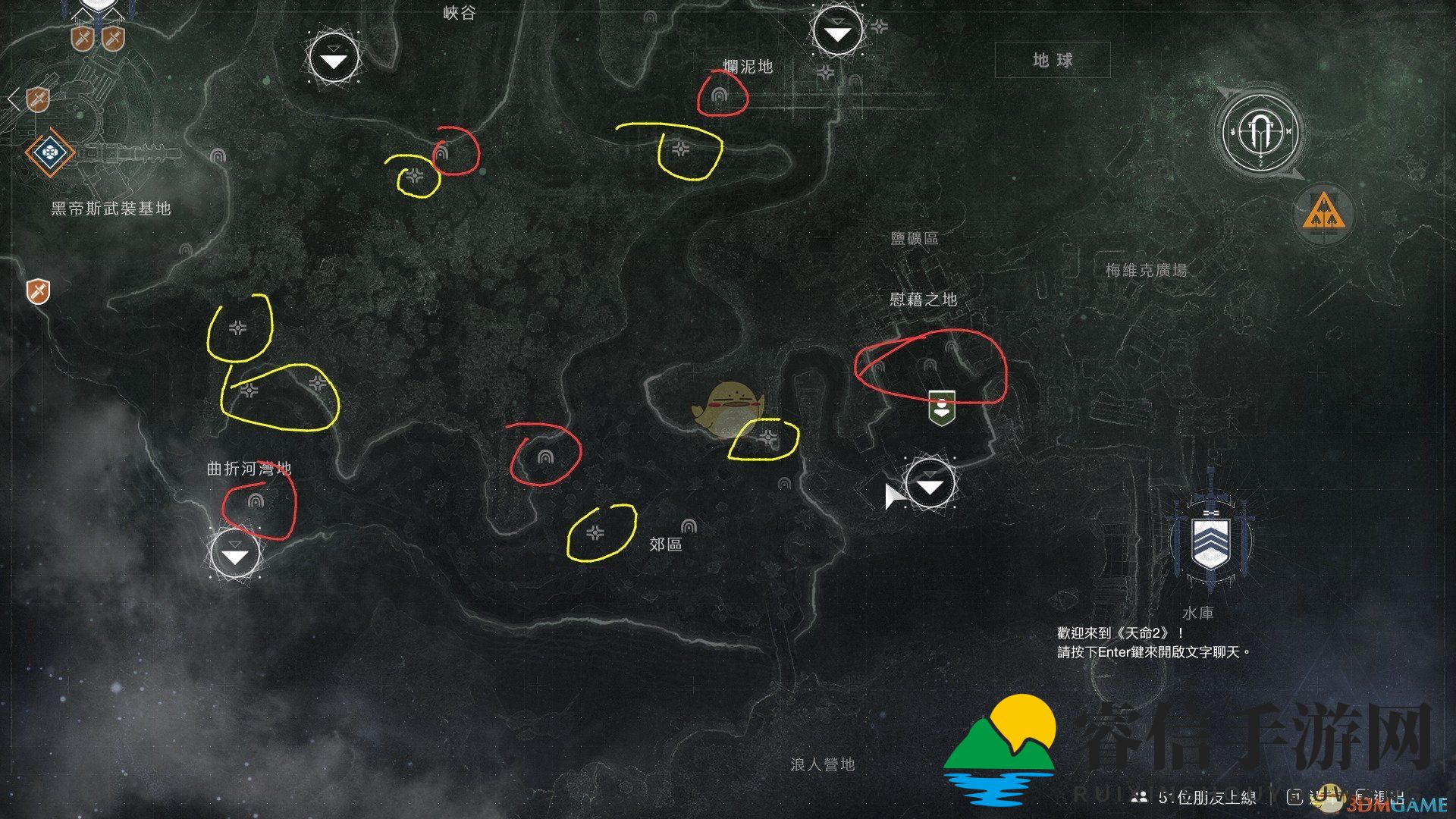Select the 地球 destination label

(x=1053, y=61)
